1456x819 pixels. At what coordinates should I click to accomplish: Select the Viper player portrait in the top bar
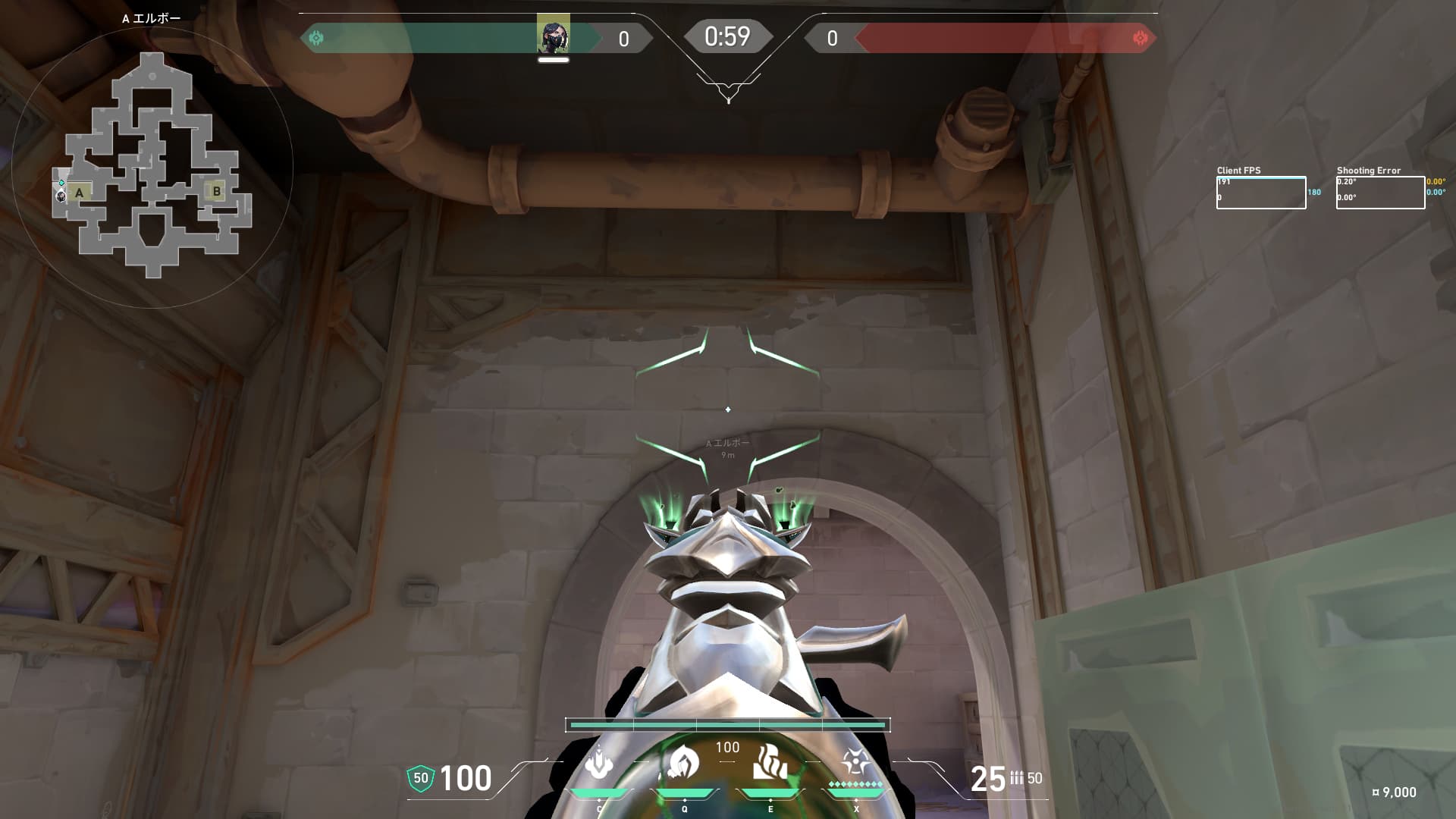[553, 34]
